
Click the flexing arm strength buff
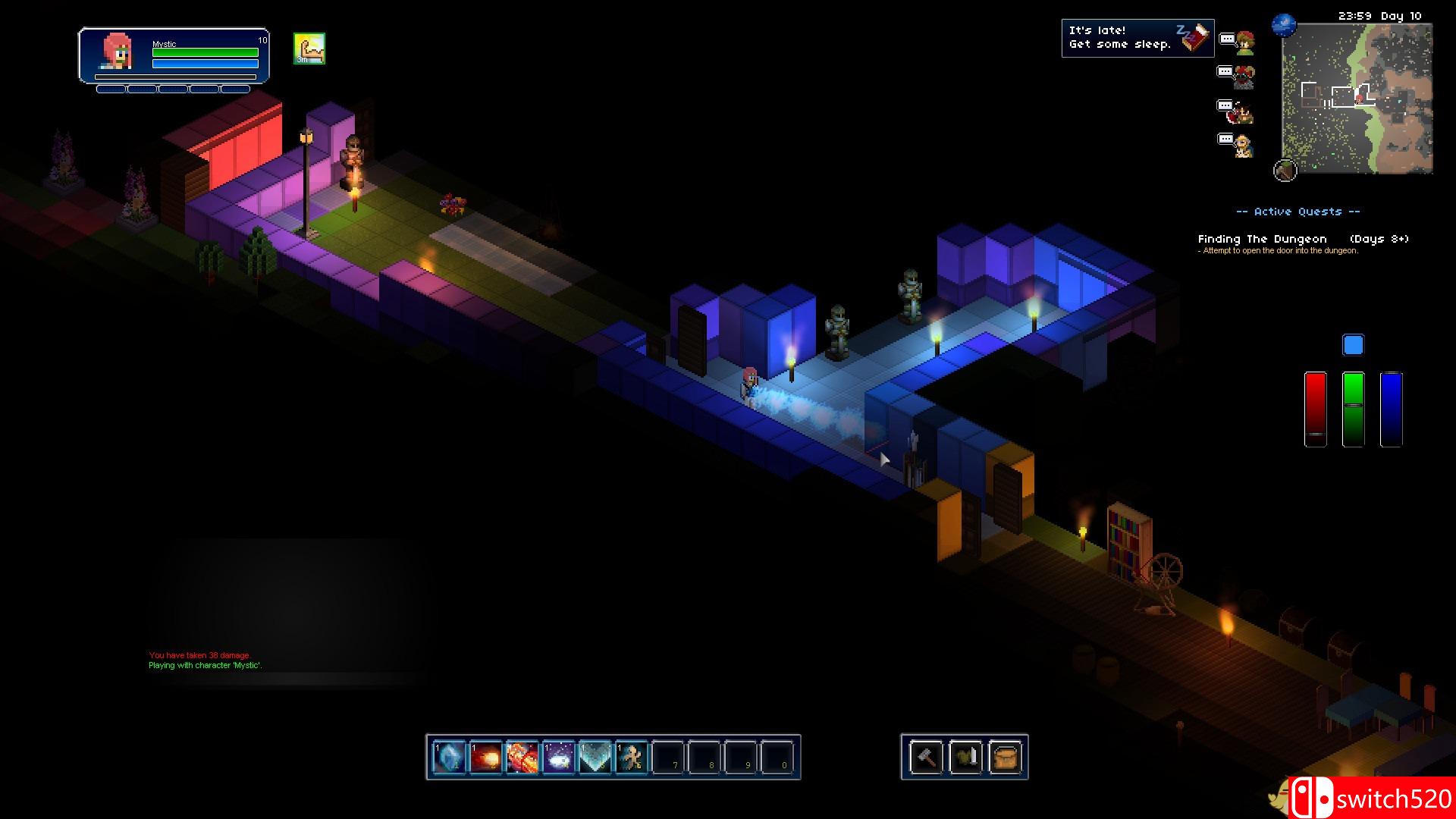(x=309, y=49)
